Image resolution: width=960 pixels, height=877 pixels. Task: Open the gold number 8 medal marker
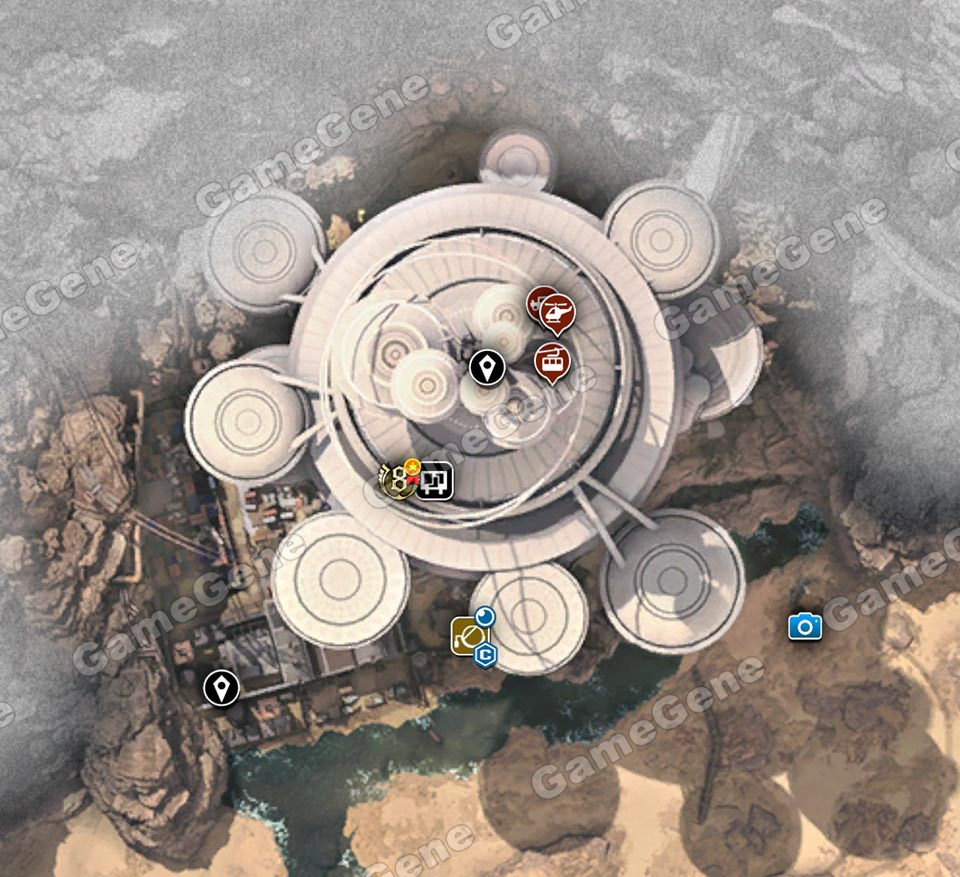click(x=397, y=481)
